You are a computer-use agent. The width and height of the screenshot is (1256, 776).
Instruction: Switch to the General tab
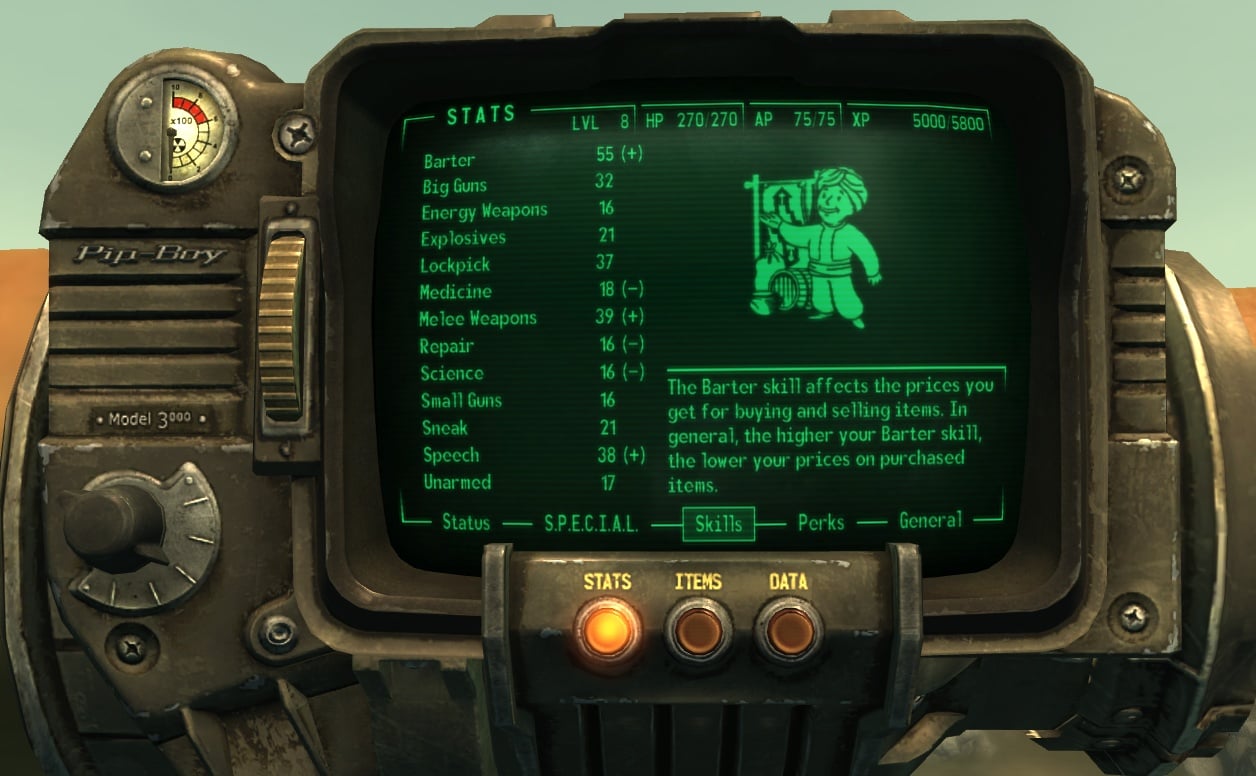click(930, 520)
